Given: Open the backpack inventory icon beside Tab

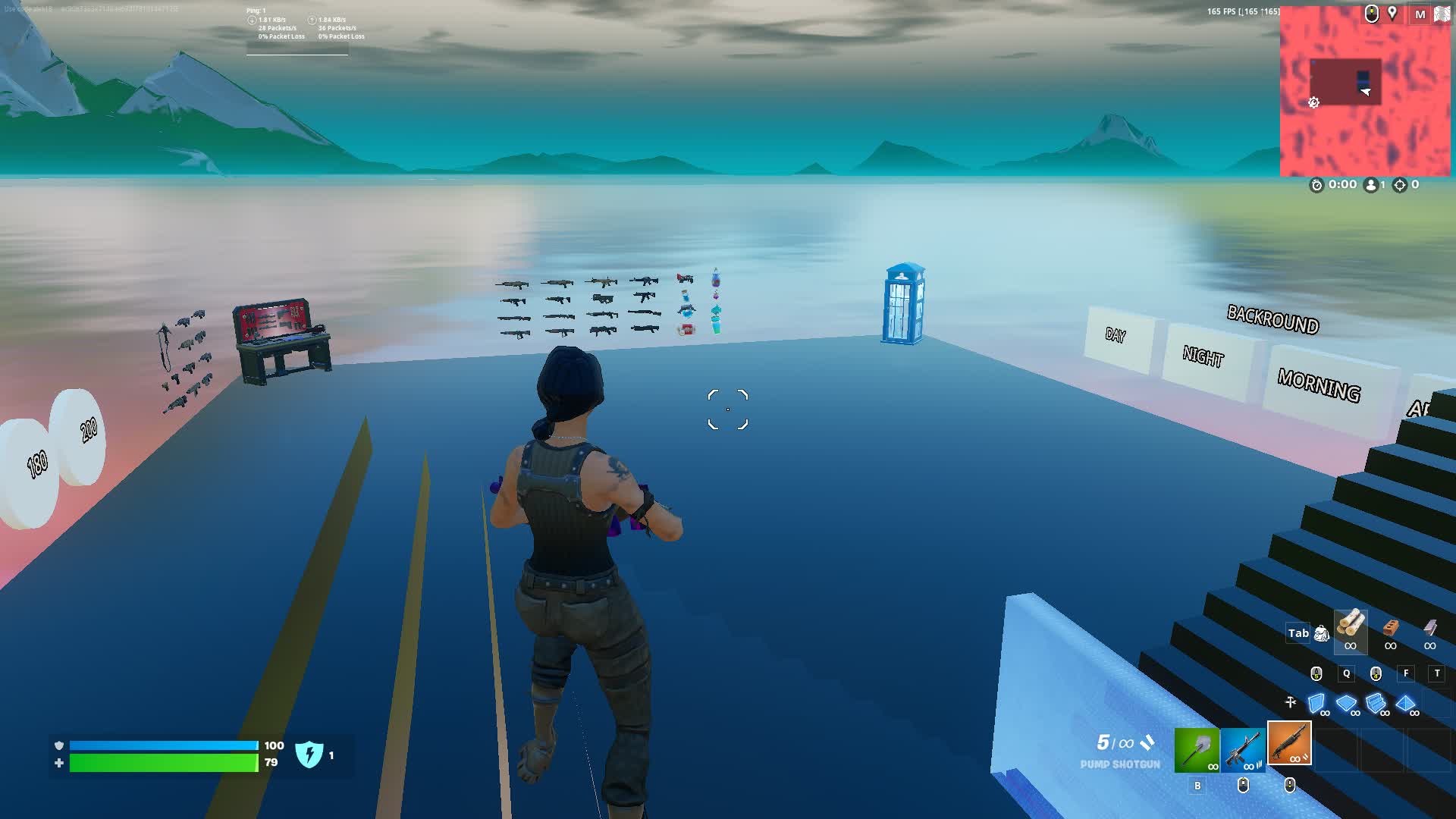Looking at the screenshot, I should 1322,632.
